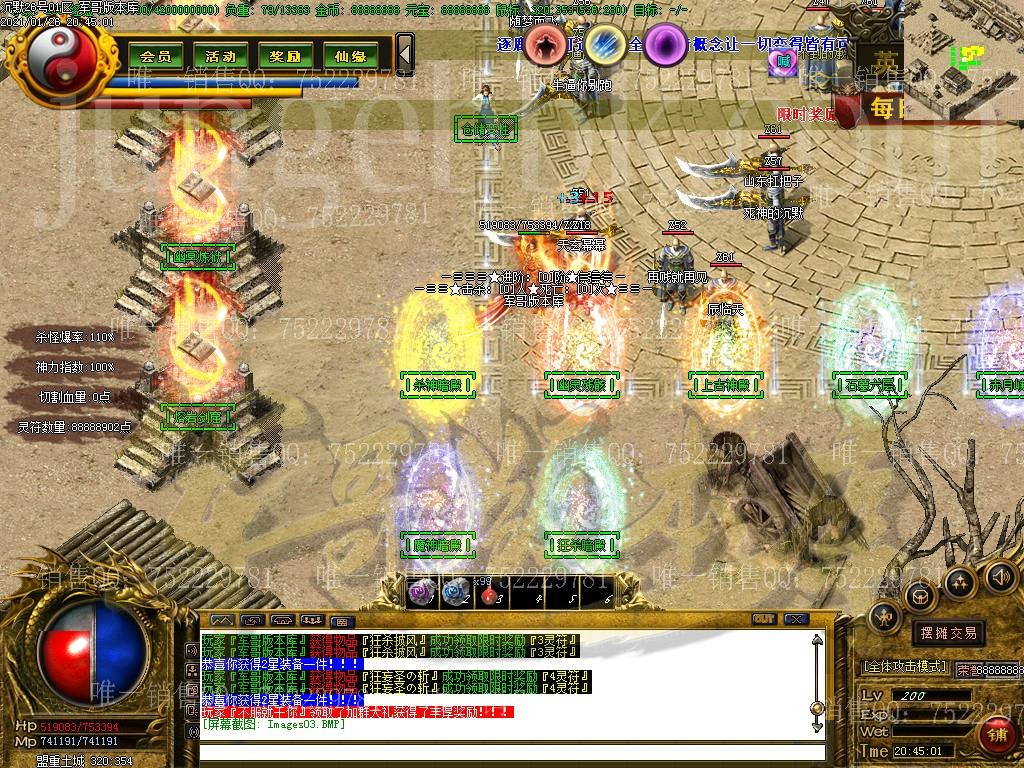Open the 会员 membership menu
This screenshot has height=768, width=1024.
(x=155, y=56)
